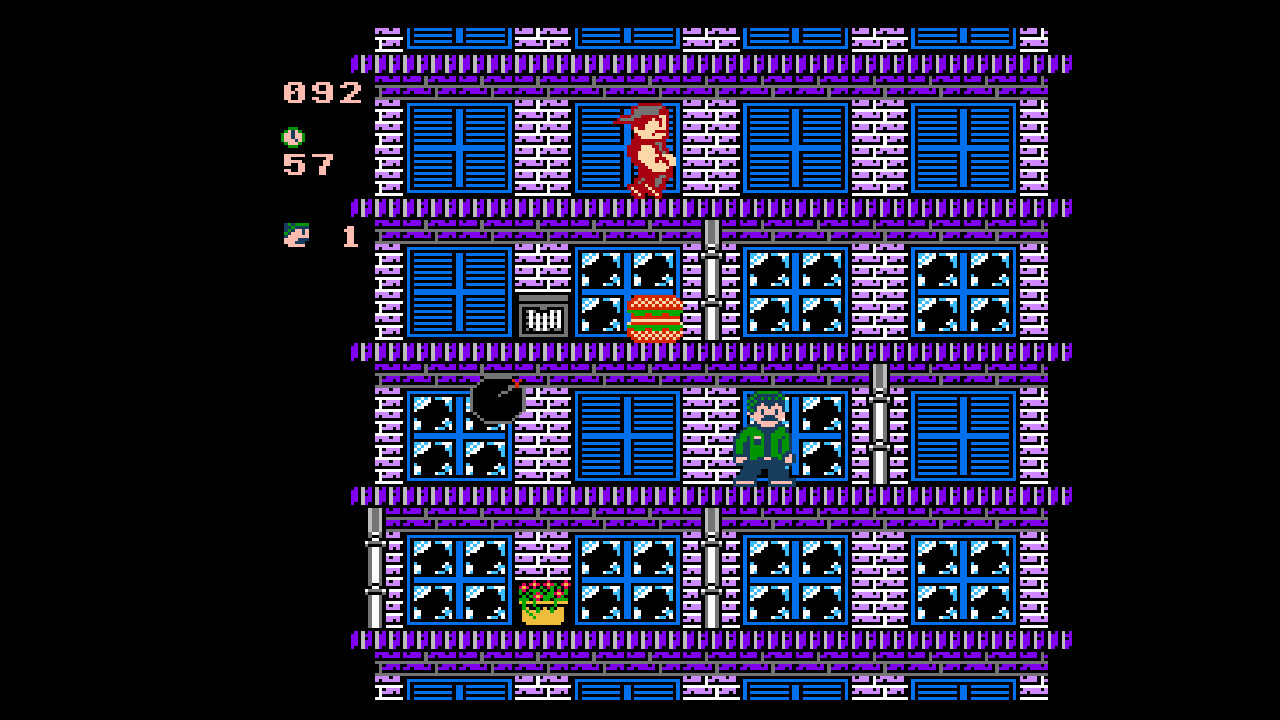Click the green clock icon in the HUD

291,135
